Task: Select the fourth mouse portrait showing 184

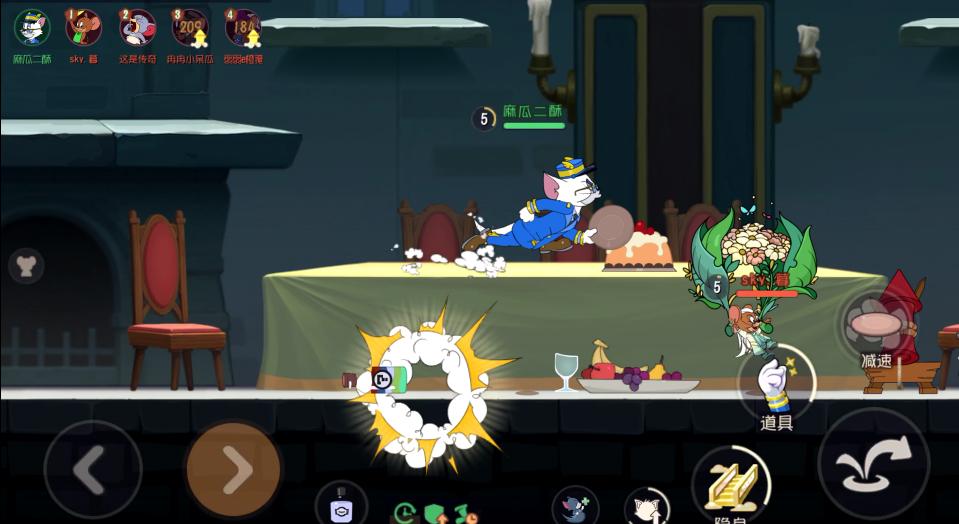Action: click(x=243, y=28)
